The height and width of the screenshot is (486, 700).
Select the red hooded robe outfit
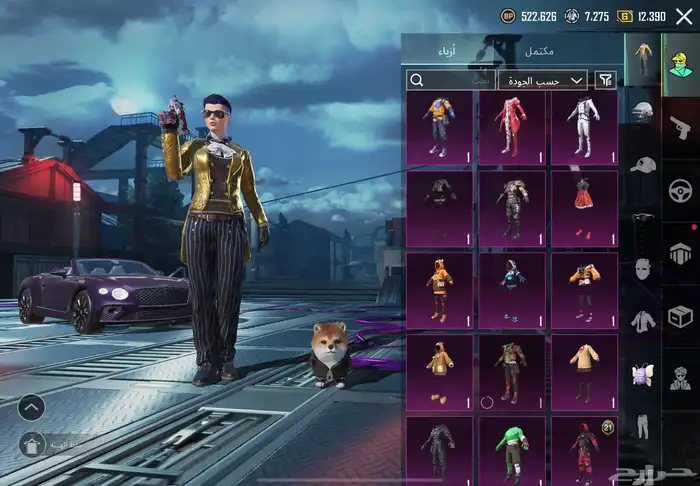[512, 127]
